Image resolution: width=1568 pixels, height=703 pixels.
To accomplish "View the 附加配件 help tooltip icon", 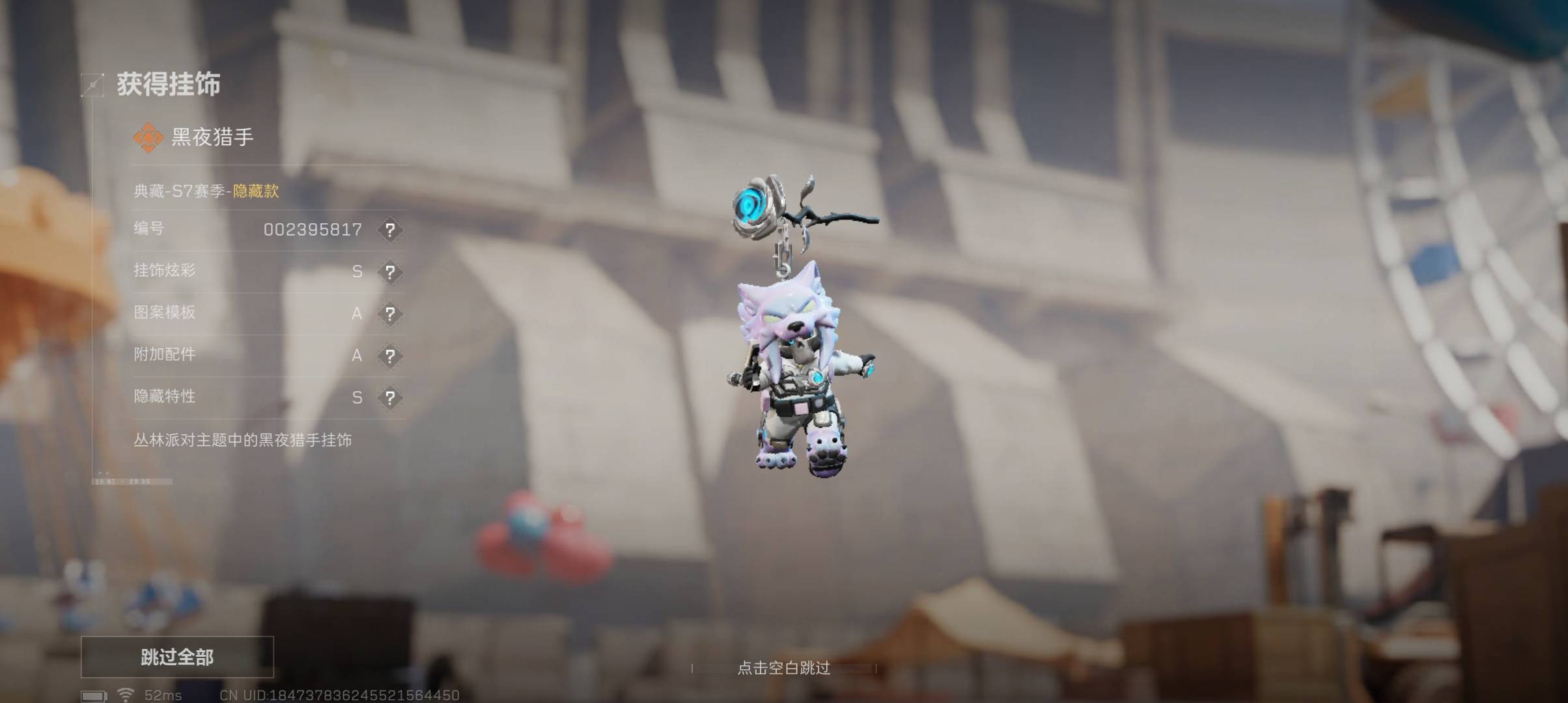I will tap(389, 355).
